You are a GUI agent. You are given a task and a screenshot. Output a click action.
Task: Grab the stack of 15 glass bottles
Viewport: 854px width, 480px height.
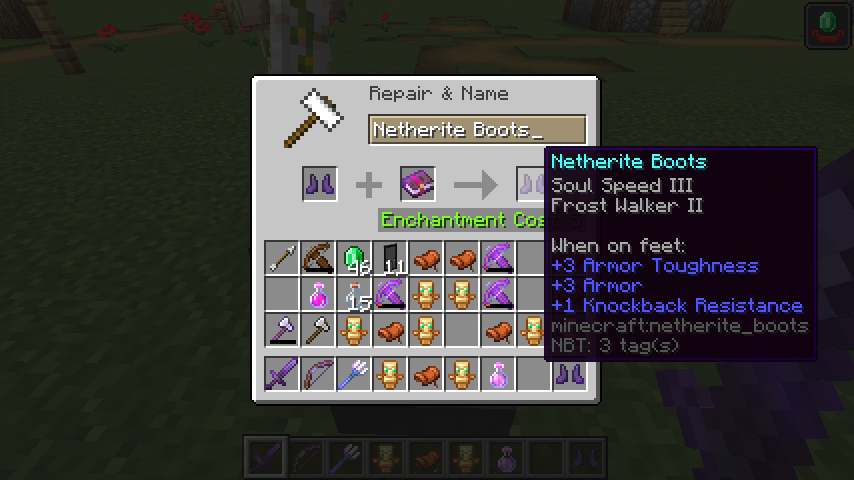click(x=354, y=294)
